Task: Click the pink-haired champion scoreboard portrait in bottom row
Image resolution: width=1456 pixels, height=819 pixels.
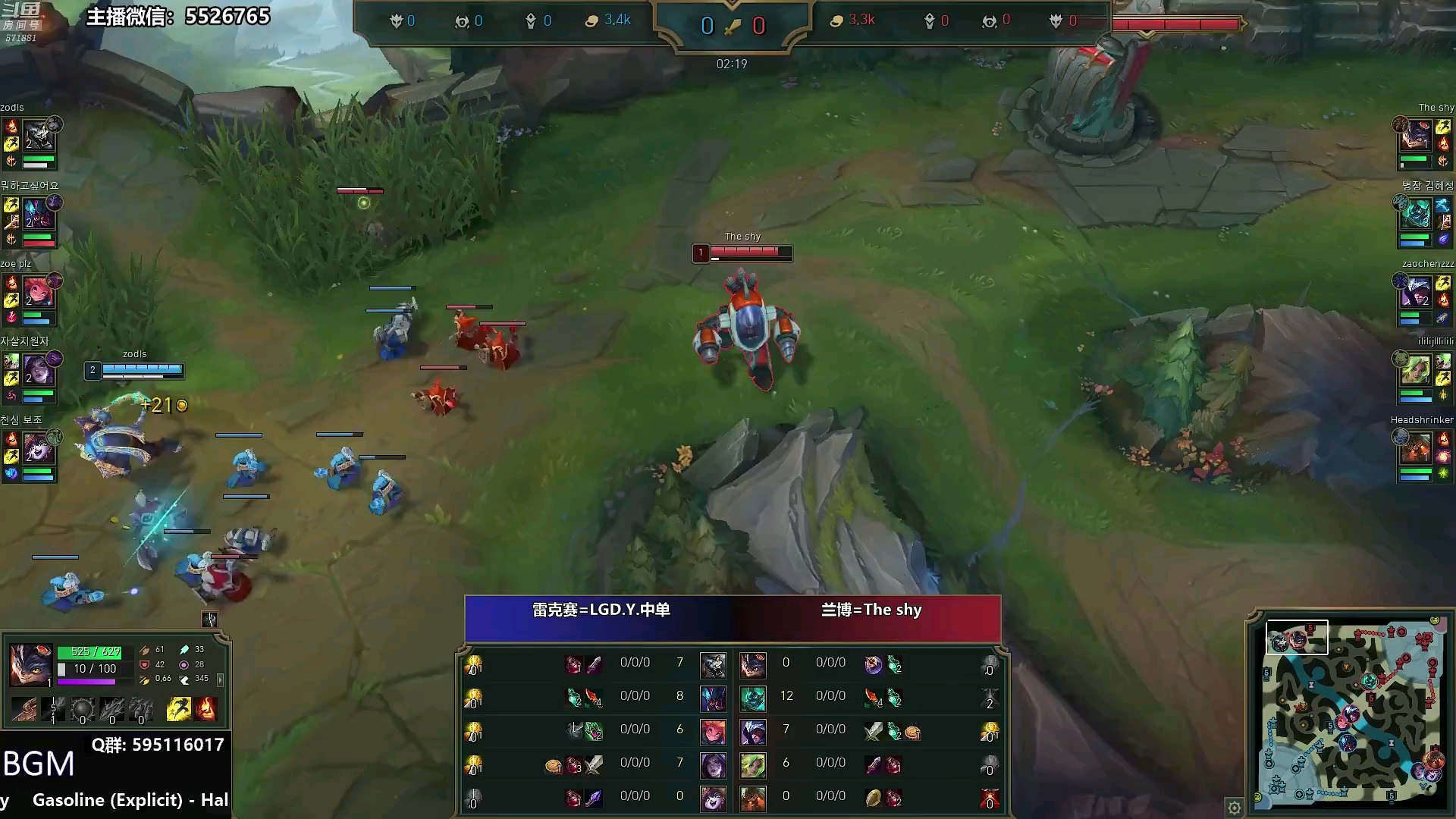Action: tap(713, 799)
